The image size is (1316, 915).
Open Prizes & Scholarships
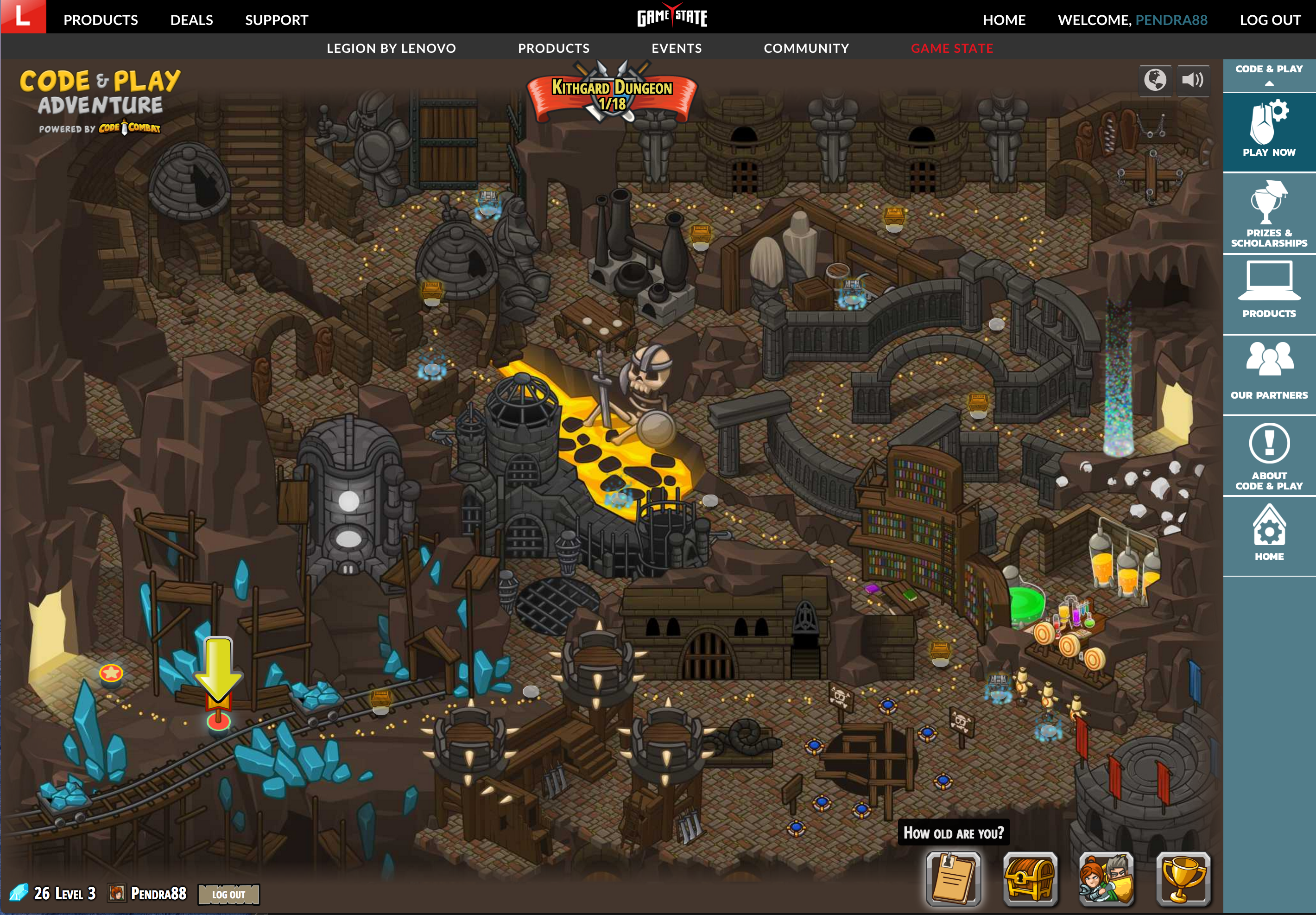[1269, 214]
